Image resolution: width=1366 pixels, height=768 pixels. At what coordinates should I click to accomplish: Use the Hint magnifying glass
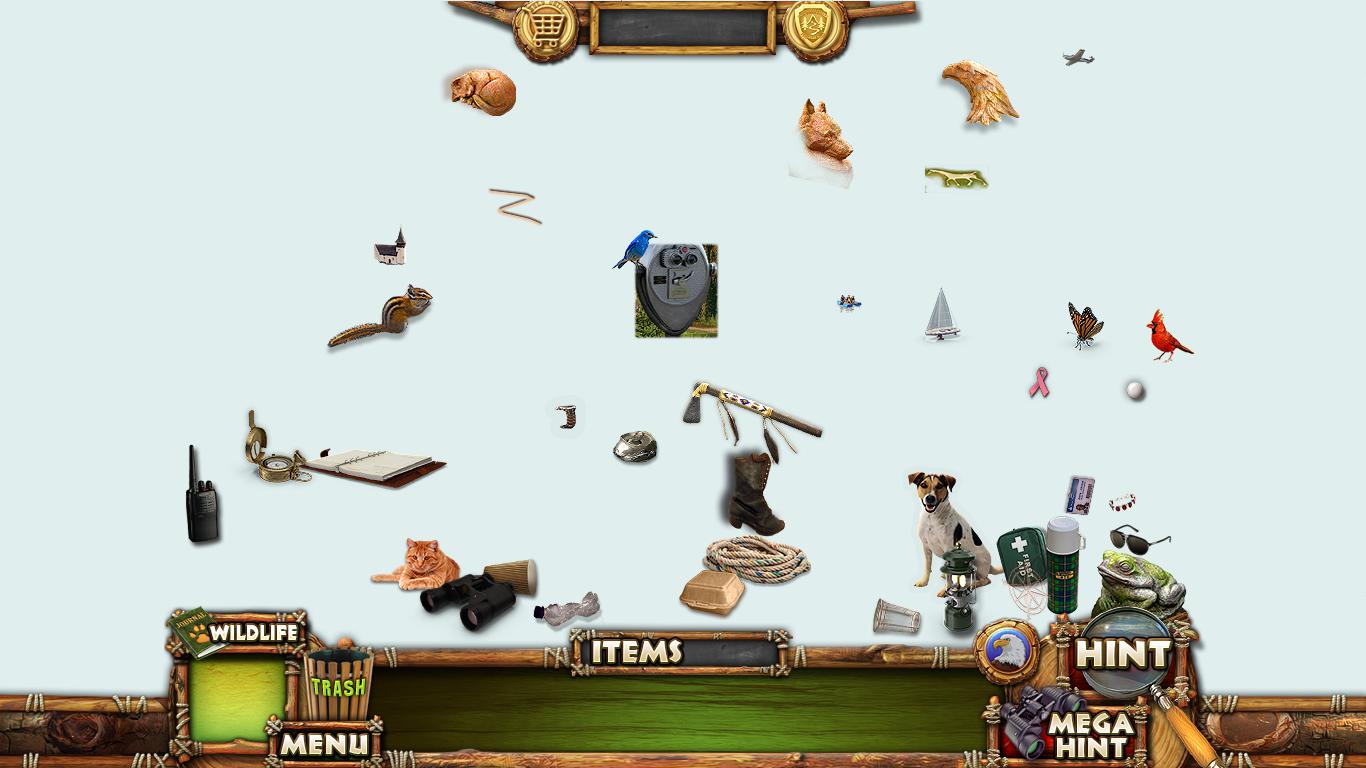pos(1124,654)
